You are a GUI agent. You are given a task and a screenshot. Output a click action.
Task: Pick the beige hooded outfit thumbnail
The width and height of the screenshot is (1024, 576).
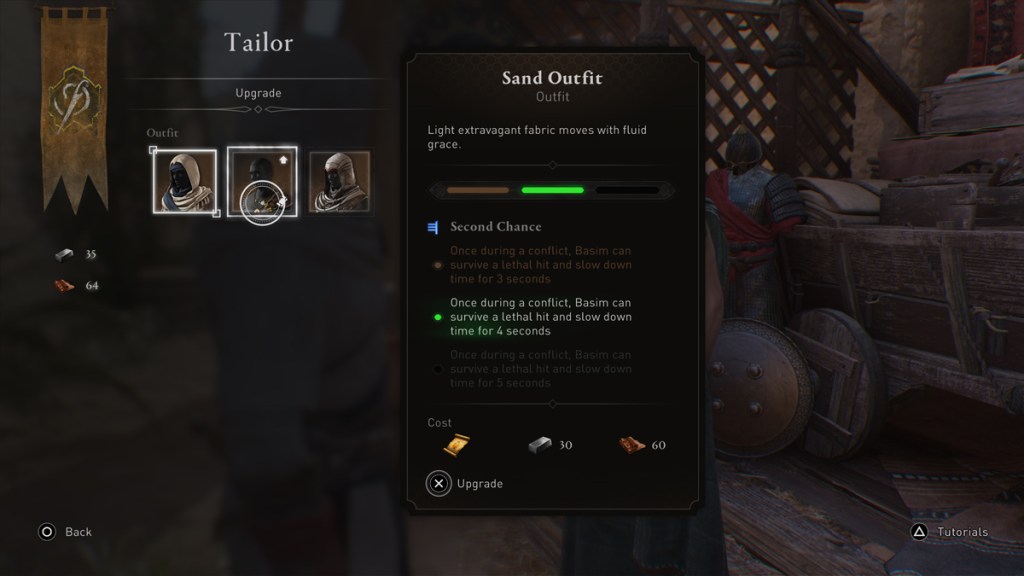click(x=339, y=182)
